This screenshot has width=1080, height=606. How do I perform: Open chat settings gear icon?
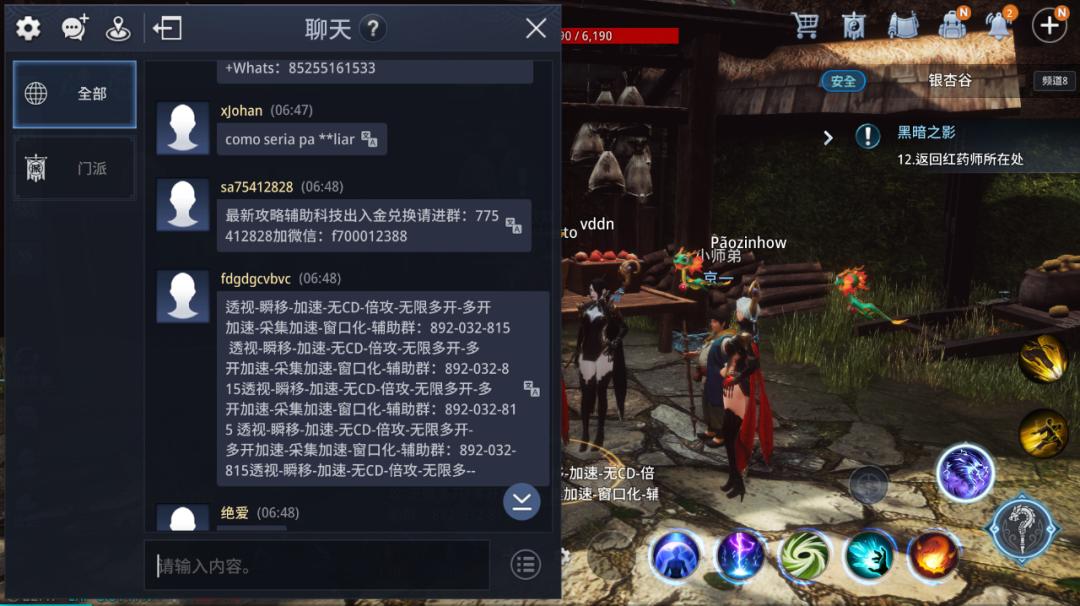coord(28,28)
